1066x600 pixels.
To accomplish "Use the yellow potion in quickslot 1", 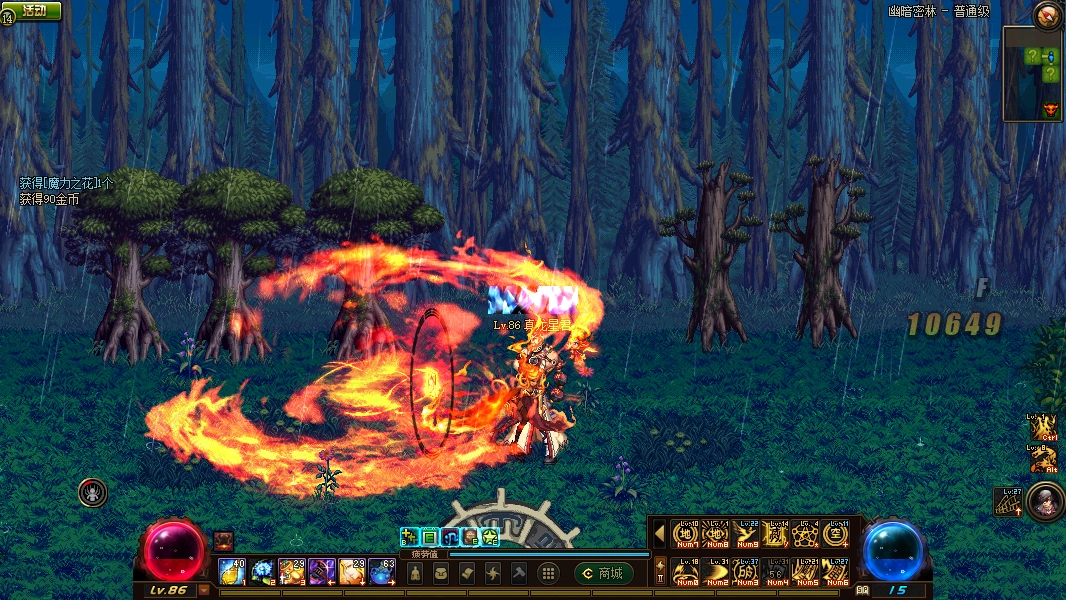I will point(233,571).
